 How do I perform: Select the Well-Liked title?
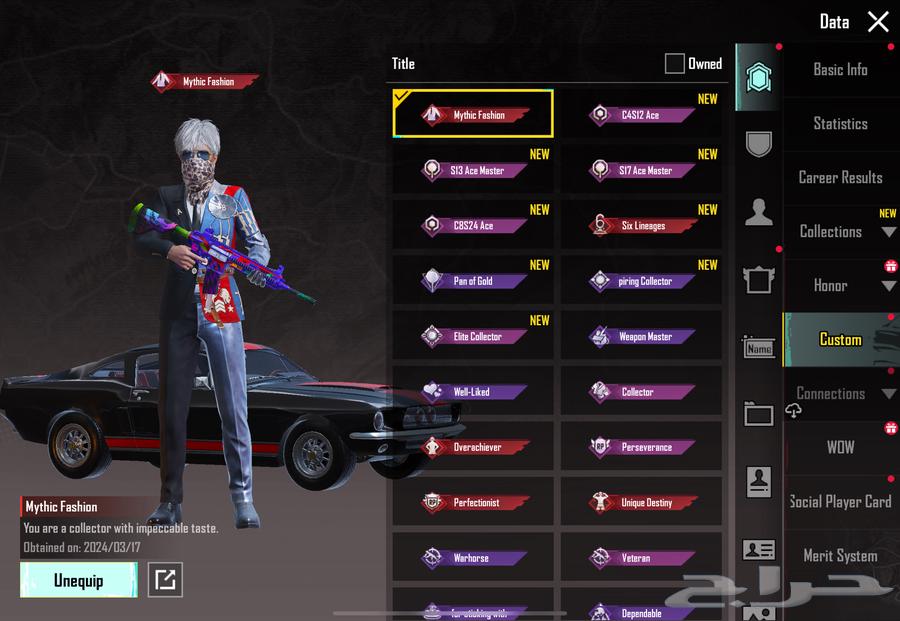pyautogui.click(x=473, y=392)
